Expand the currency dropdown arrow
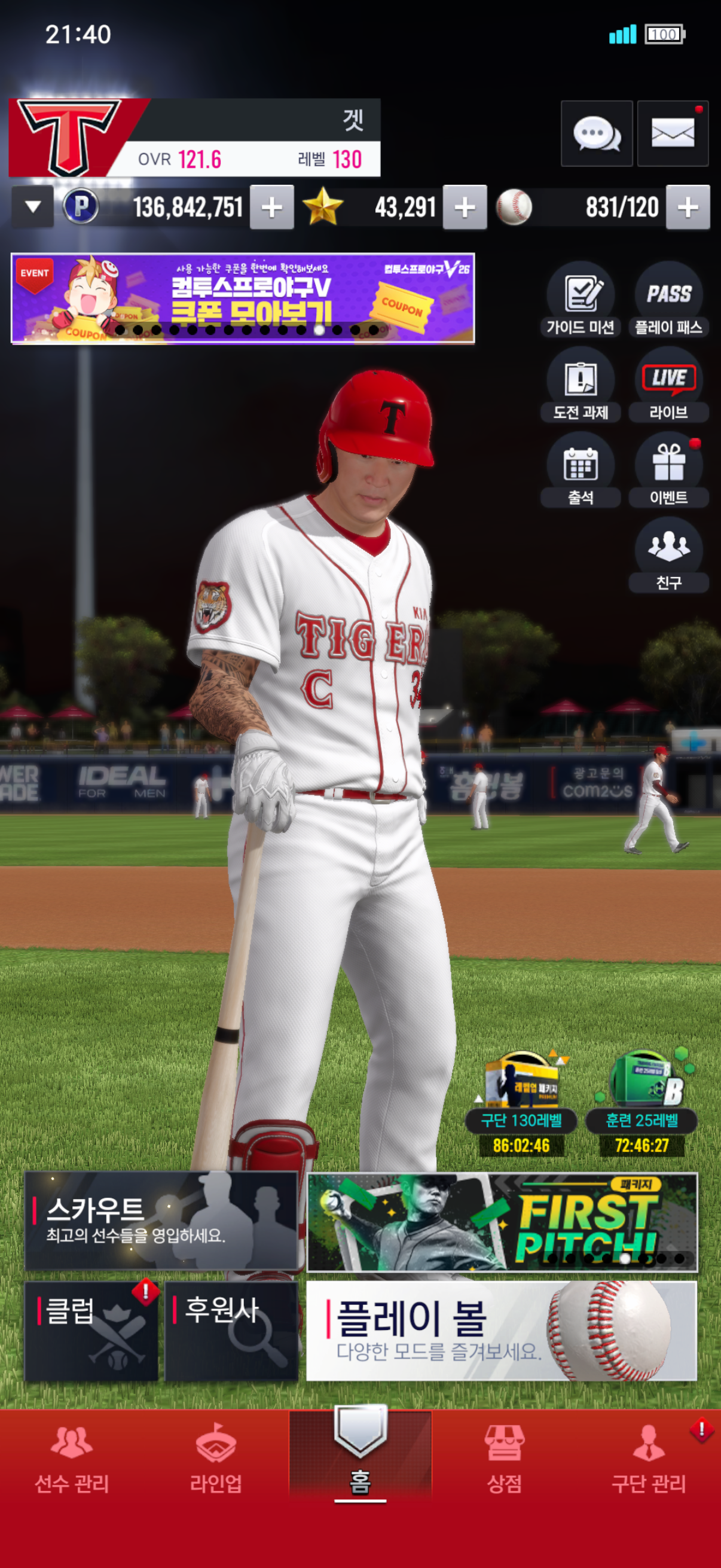721x1568 pixels. click(33, 207)
